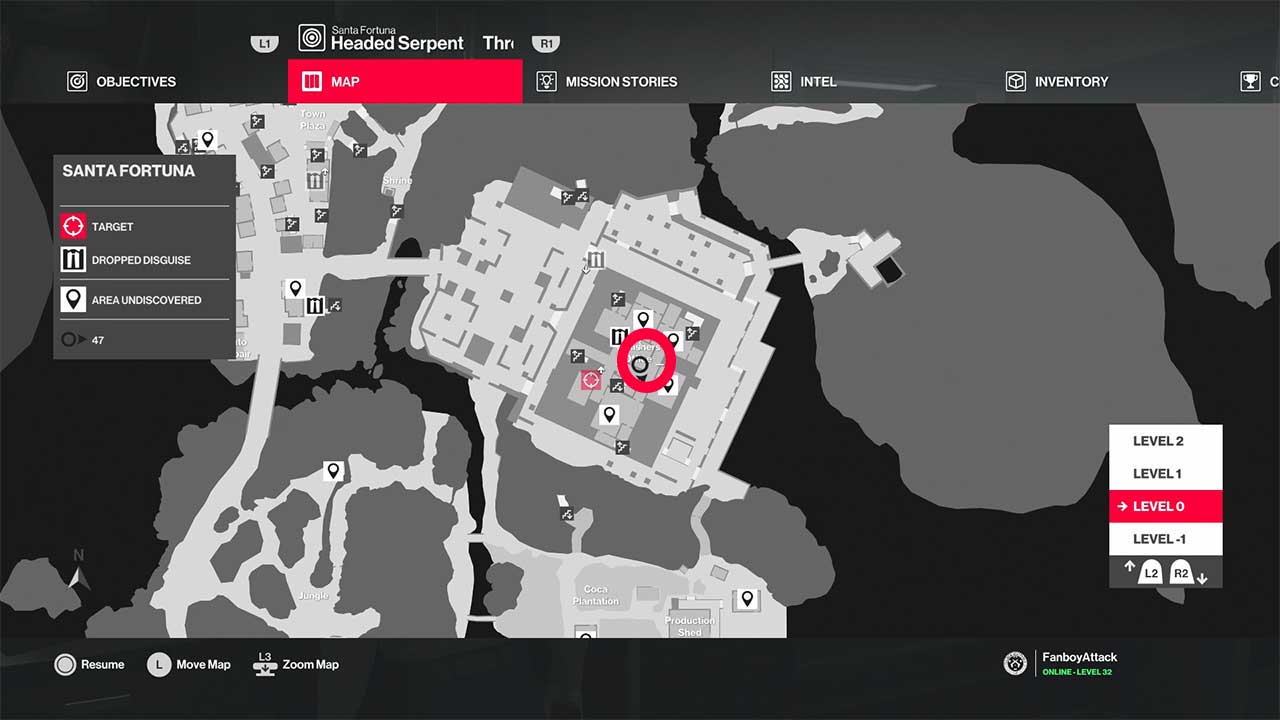Image resolution: width=1280 pixels, height=720 pixels.
Task: Click the Dropped Disguise legend icon
Action: [72, 259]
